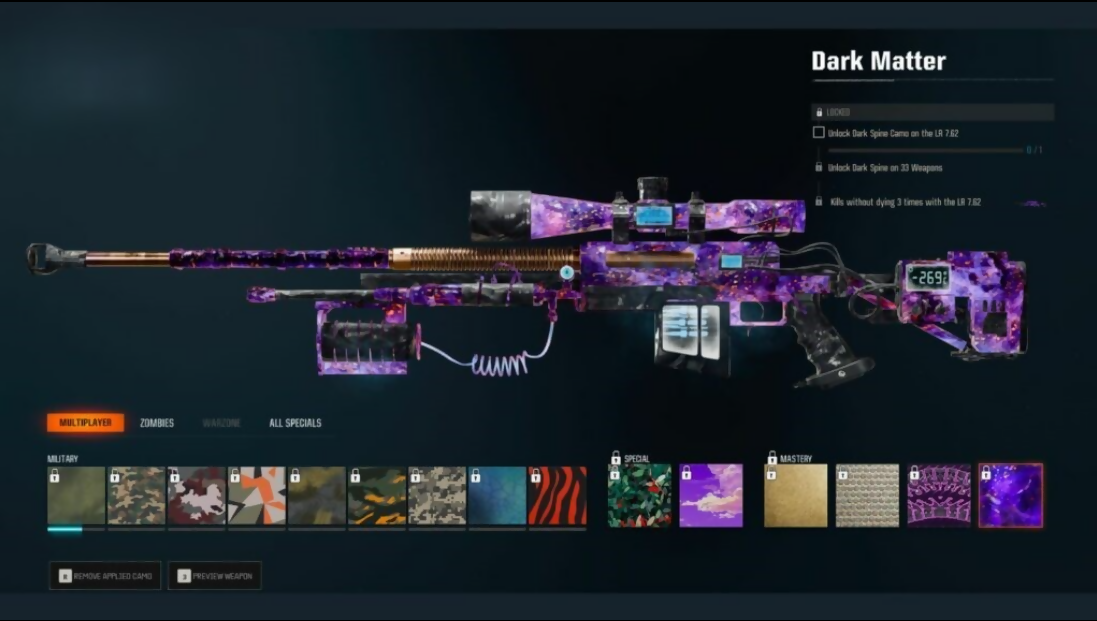This screenshot has width=1097, height=621.
Task: Select the Dark Matter galaxy camo
Action: pos(1011,496)
